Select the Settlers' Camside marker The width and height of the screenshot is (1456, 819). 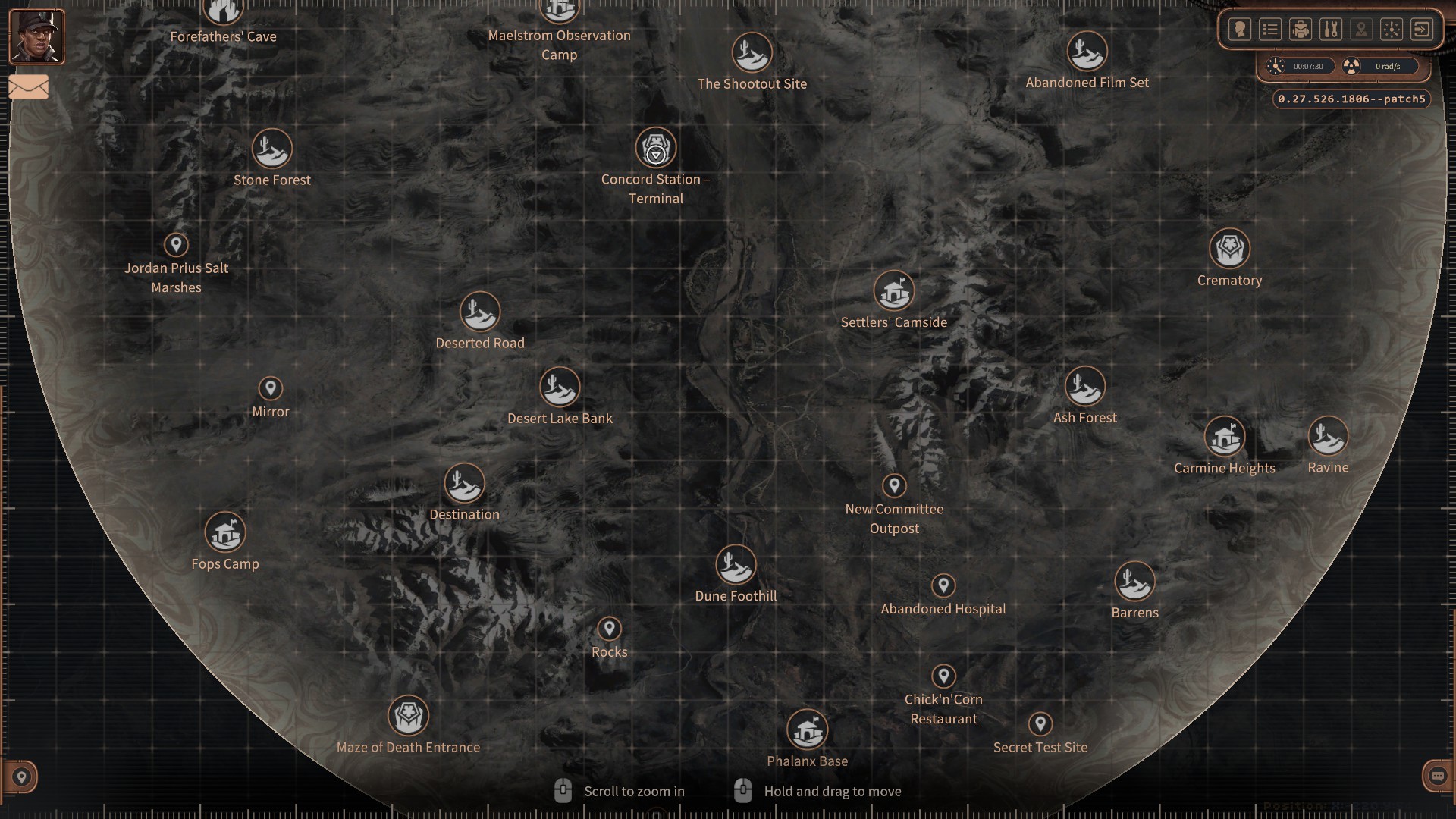tap(894, 292)
